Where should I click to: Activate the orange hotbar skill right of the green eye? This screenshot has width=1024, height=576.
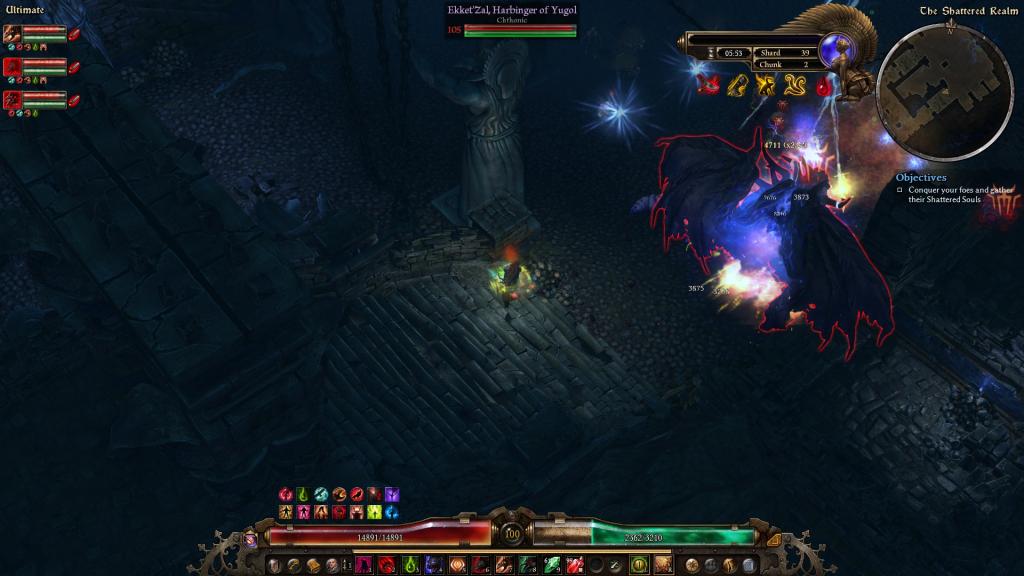[663, 565]
